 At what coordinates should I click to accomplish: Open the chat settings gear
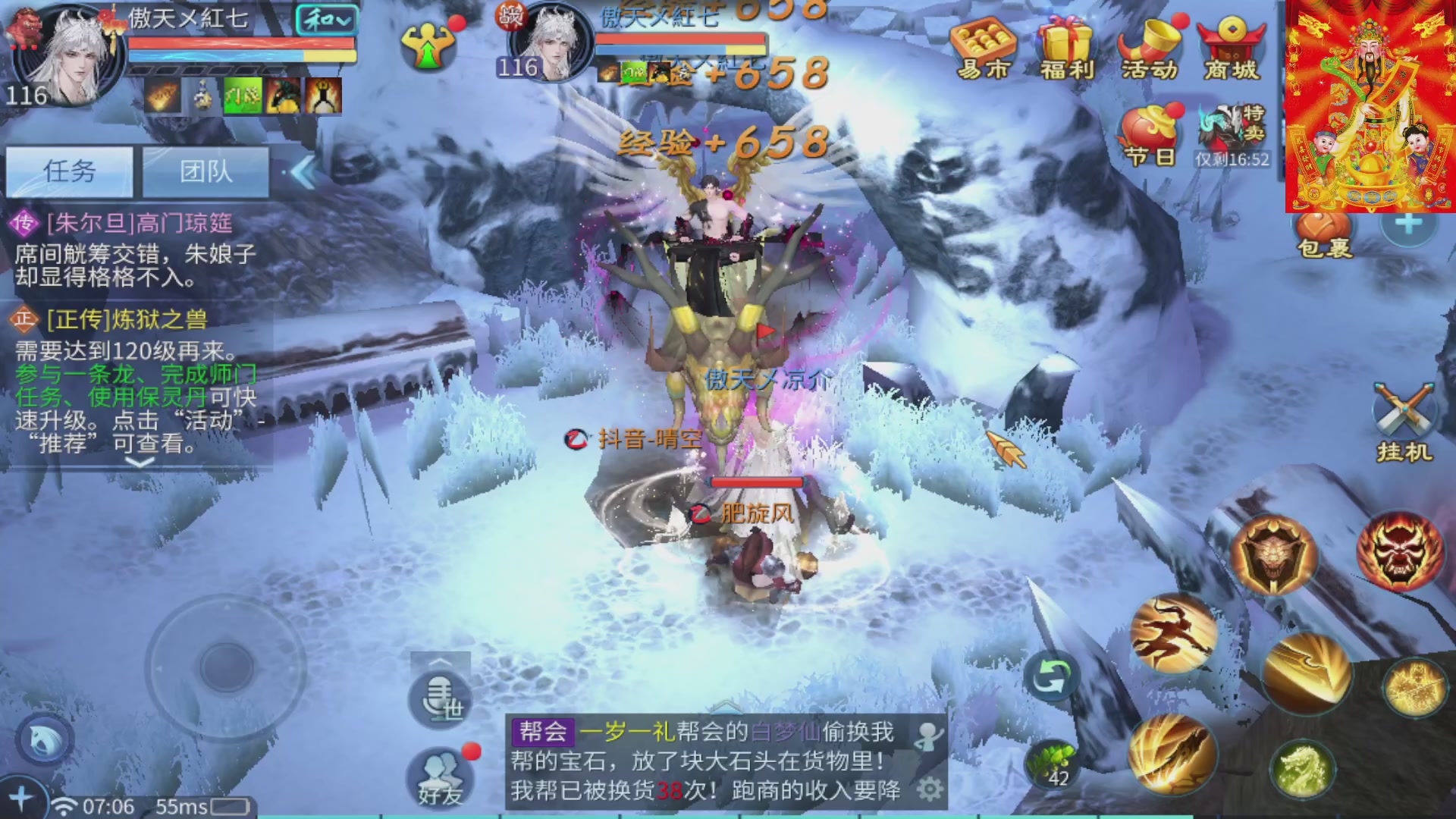(x=932, y=789)
